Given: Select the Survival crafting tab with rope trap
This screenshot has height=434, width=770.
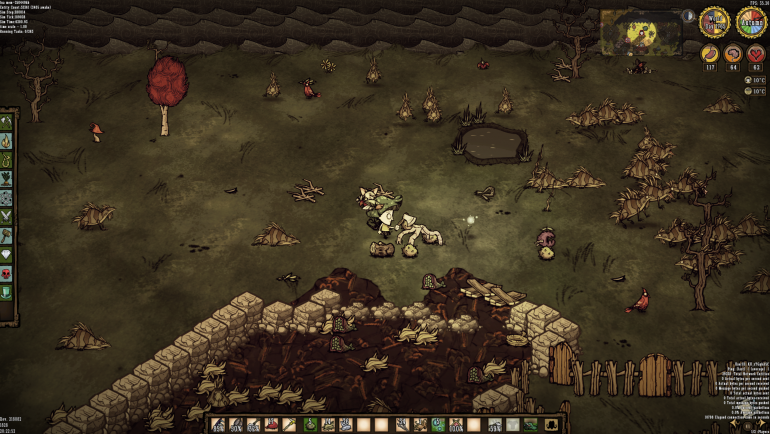Looking at the screenshot, I should tap(7, 158).
